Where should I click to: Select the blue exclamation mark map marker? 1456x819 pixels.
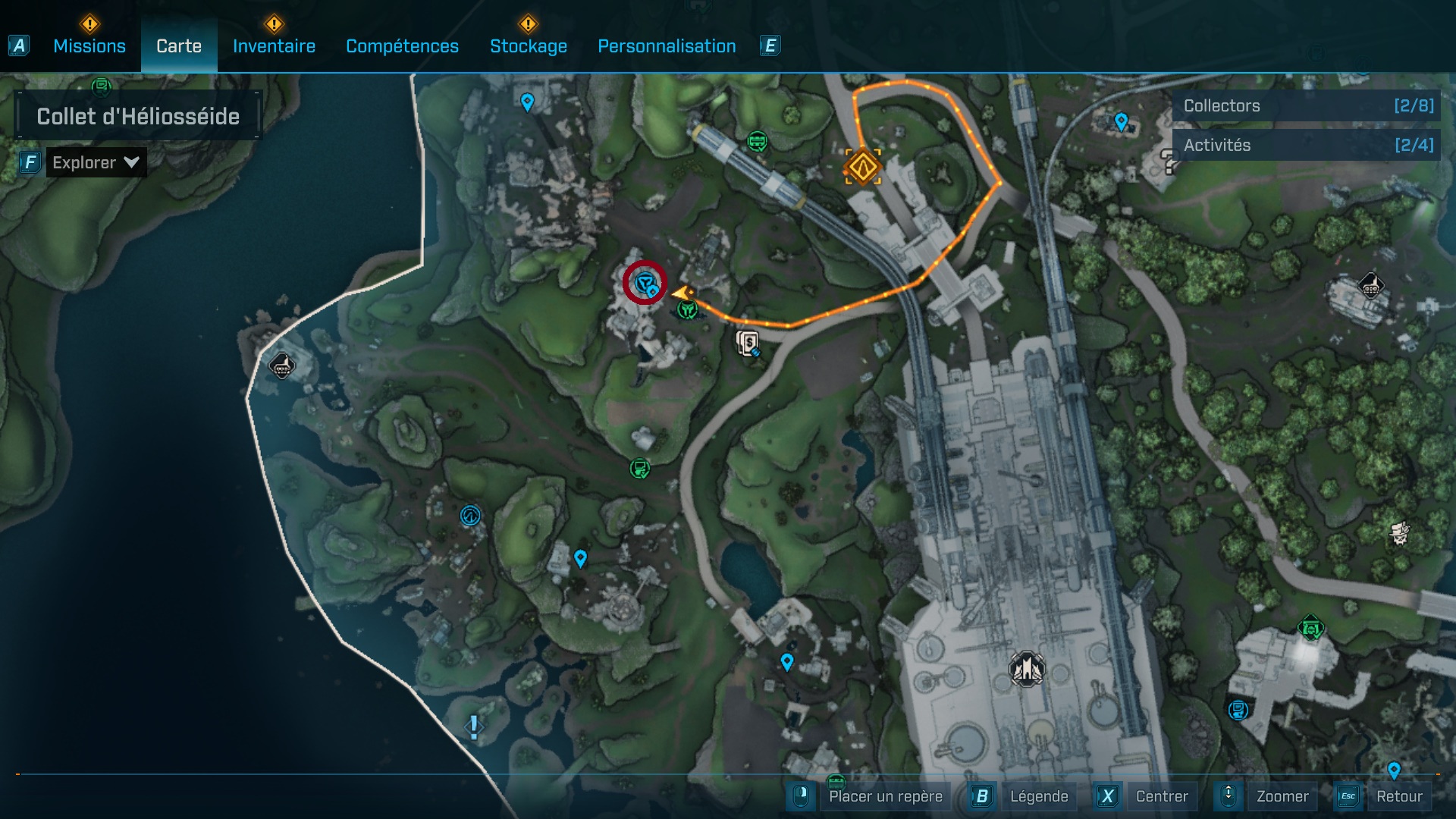point(474,726)
